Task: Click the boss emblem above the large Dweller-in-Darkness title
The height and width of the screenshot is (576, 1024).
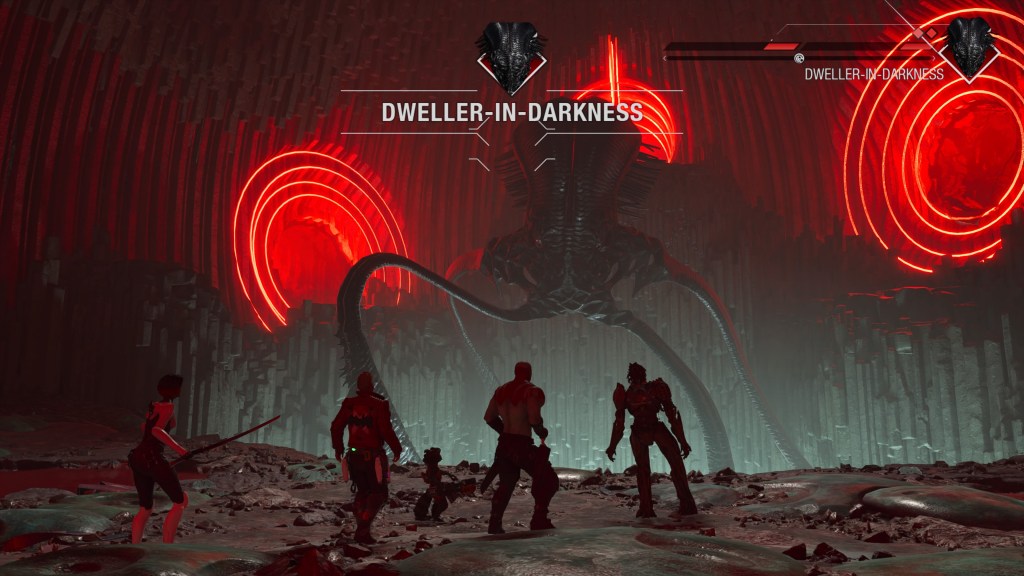Action: [x=511, y=54]
